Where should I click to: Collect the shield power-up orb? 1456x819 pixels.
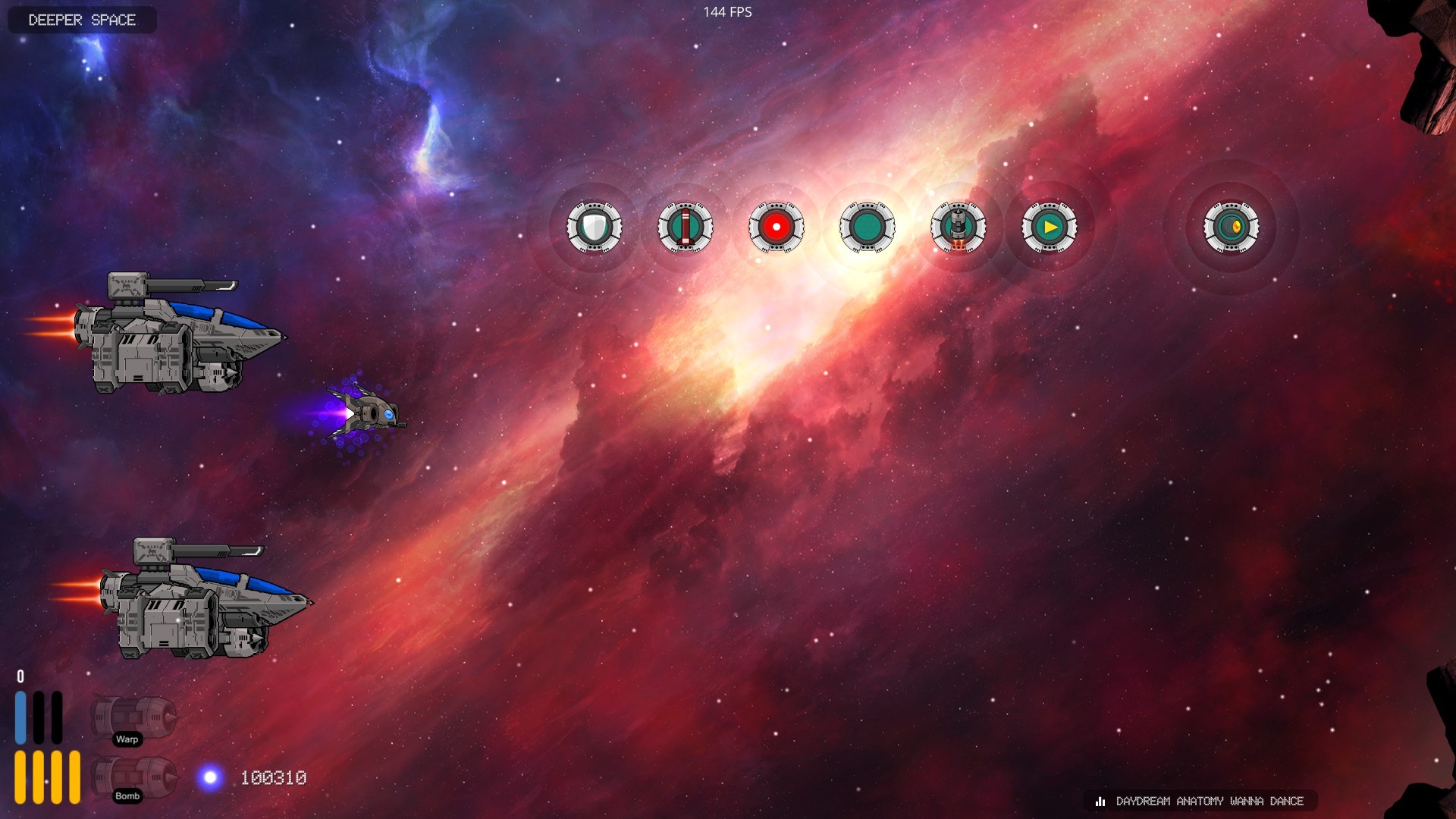click(x=595, y=226)
